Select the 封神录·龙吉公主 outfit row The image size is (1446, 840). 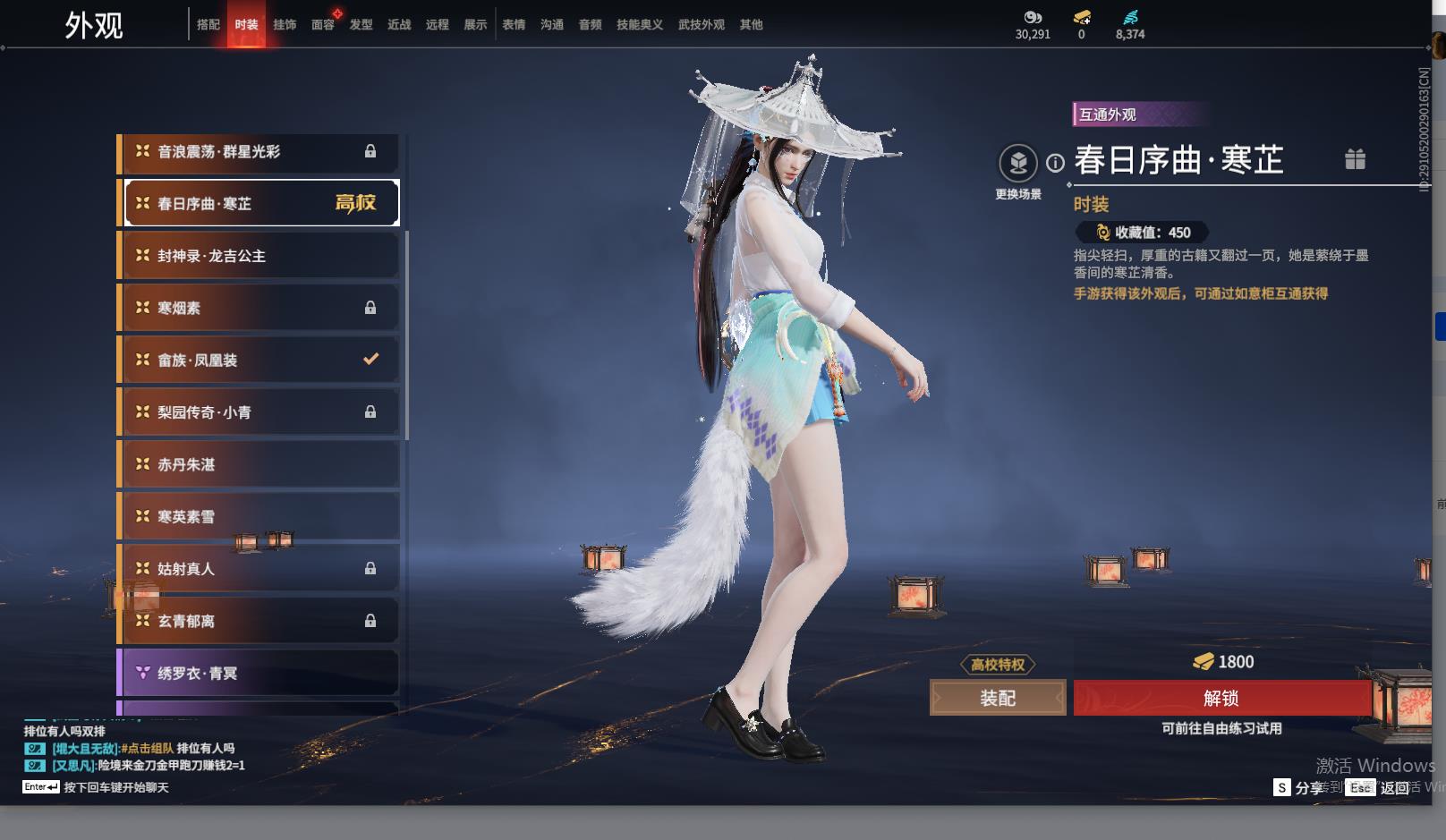(x=258, y=256)
